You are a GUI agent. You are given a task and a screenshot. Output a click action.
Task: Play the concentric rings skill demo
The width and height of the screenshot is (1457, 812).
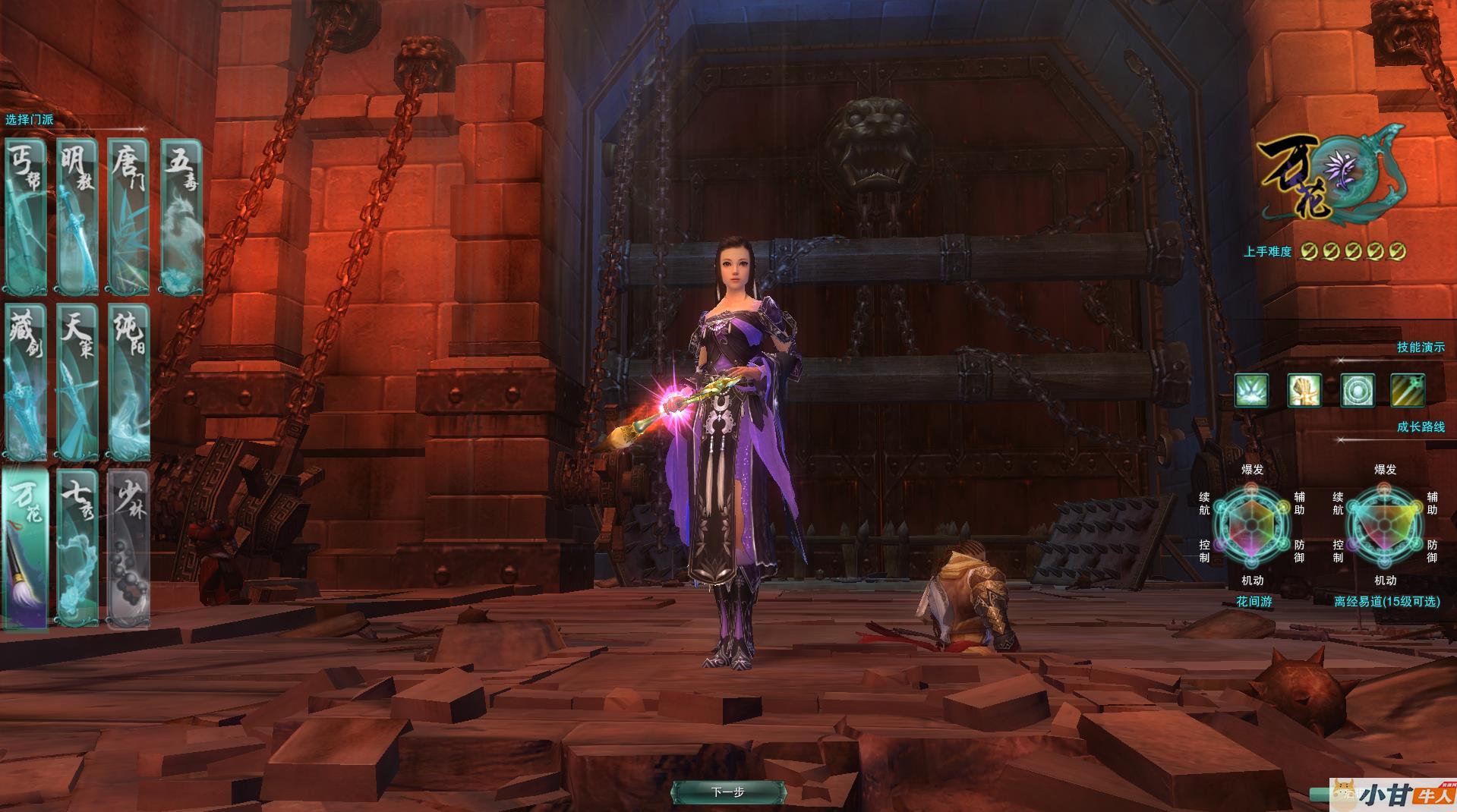[x=1357, y=391]
